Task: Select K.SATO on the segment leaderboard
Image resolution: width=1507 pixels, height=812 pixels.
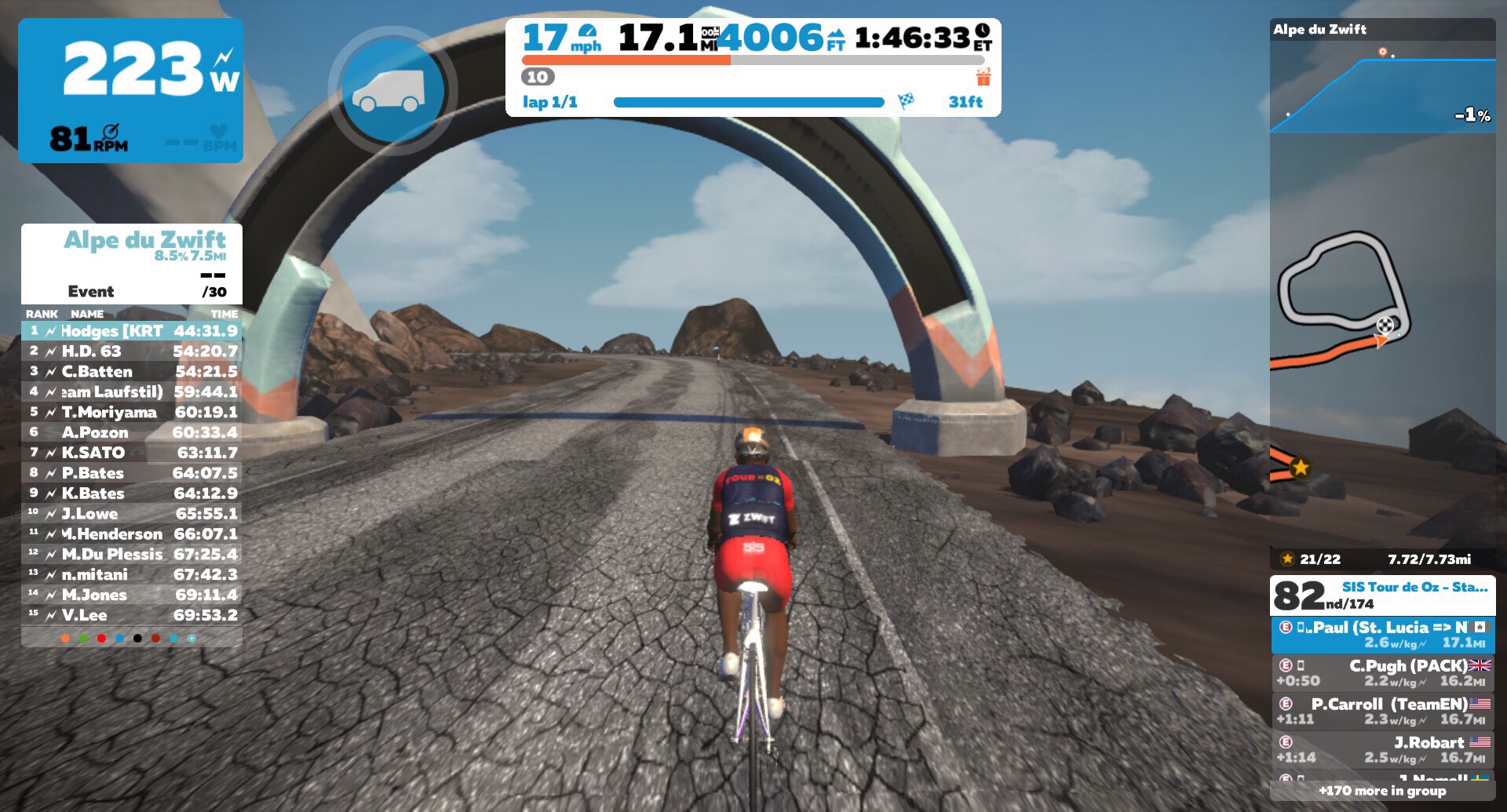Action: click(x=132, y=453)
